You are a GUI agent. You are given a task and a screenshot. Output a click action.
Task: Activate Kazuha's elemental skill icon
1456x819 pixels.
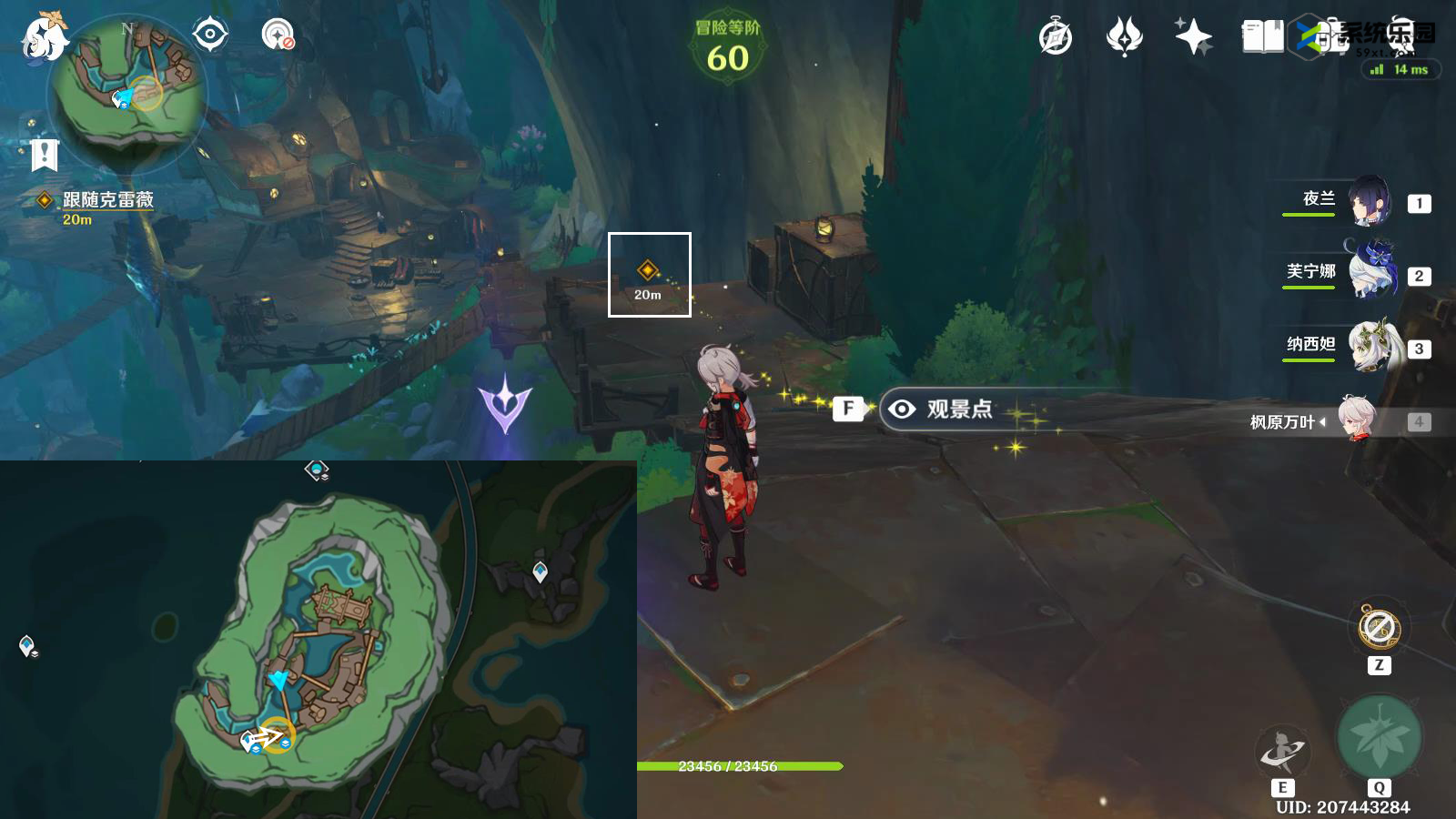[x=1282, y=751]
